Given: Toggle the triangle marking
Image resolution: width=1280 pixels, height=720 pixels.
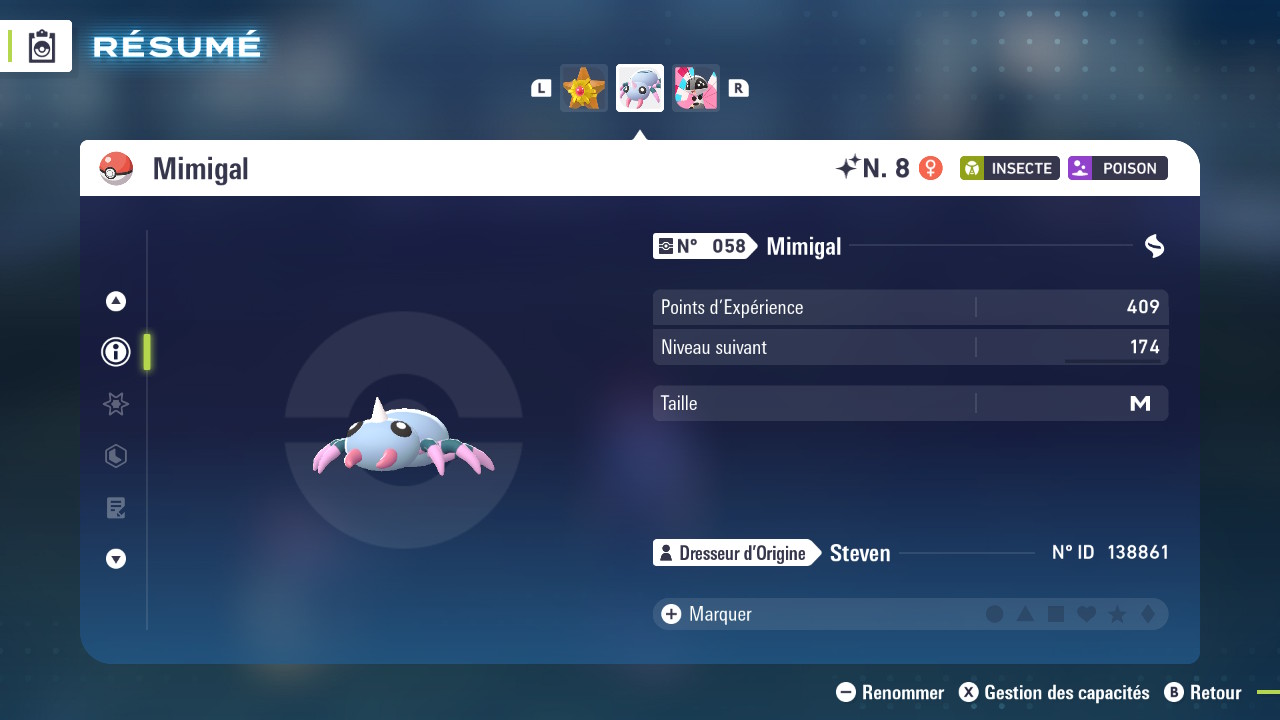Looking at the screenshot, I should click(1025, 614).
